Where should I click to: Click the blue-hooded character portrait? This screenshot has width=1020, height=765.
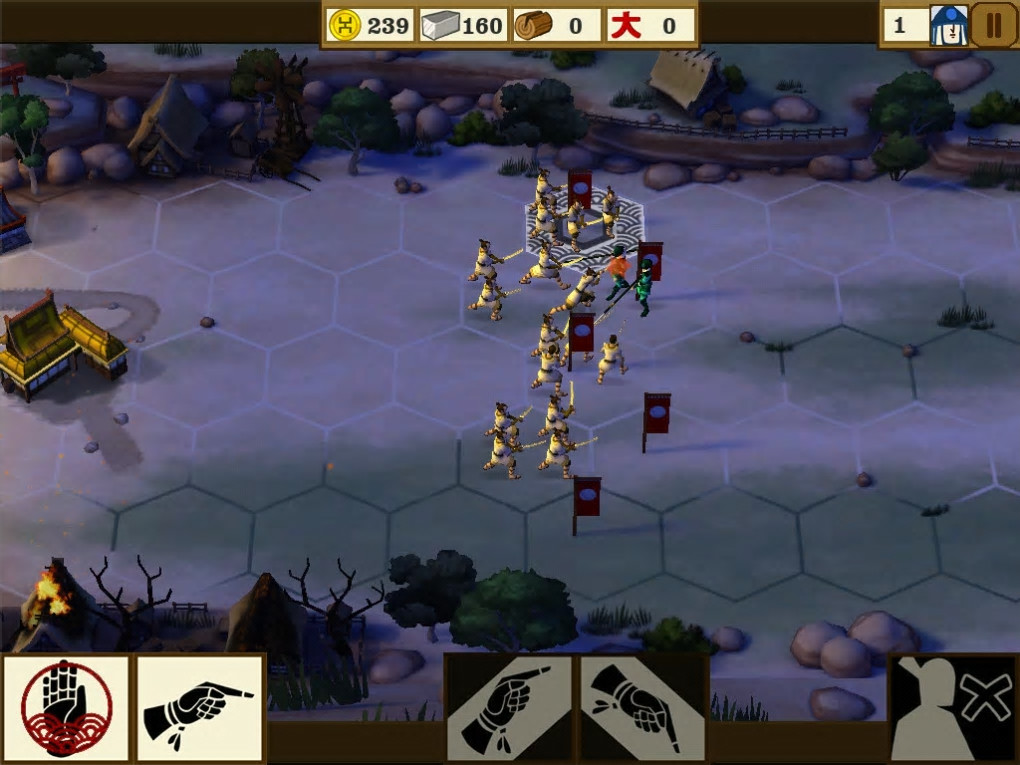click(x=948, y=25)
